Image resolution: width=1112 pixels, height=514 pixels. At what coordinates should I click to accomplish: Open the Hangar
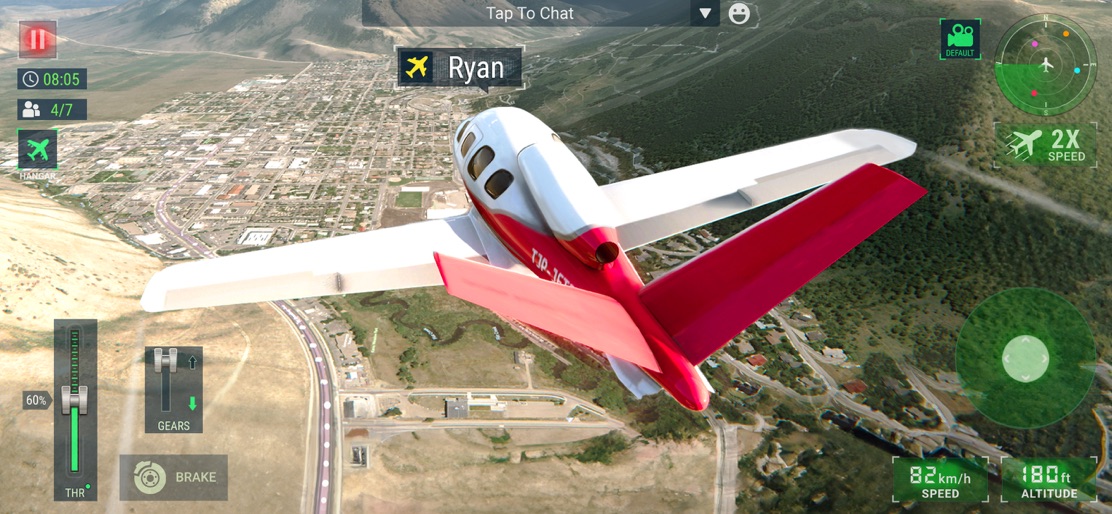[x=38, y=151]
